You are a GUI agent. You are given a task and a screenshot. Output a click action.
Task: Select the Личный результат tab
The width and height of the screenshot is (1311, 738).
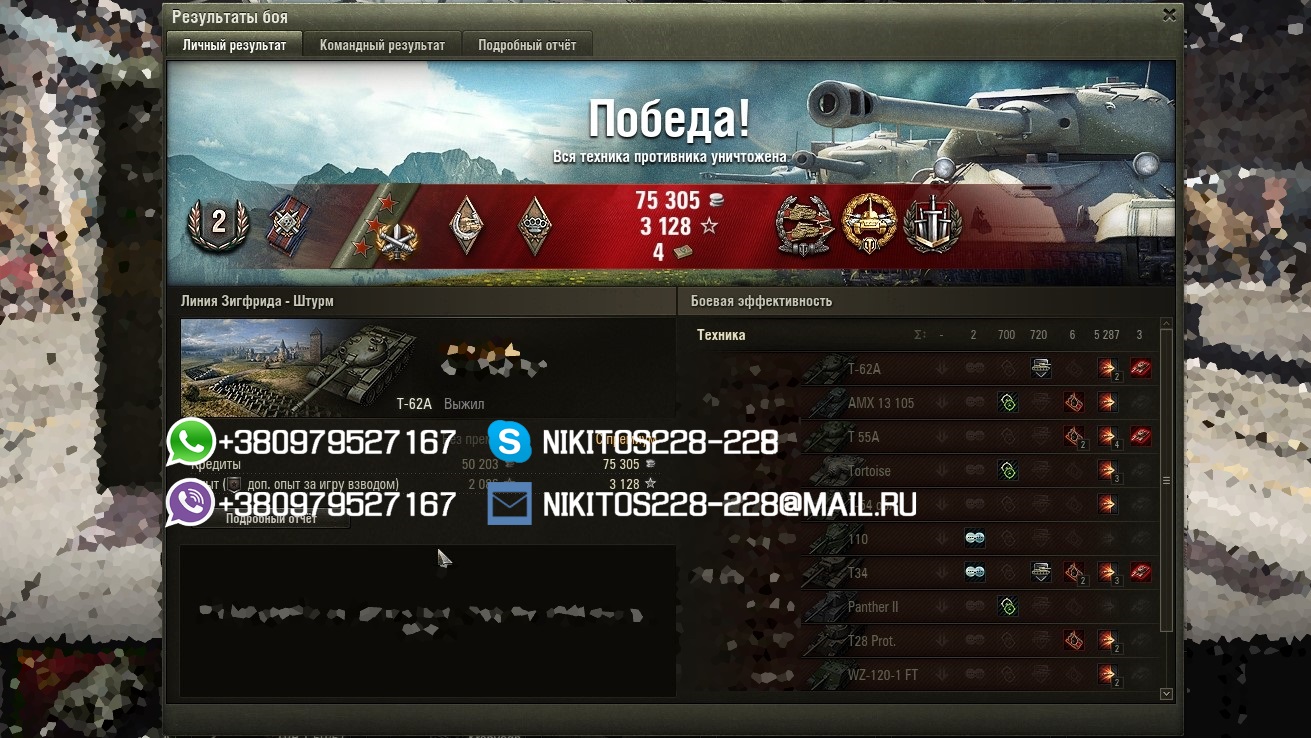(x=234, y=45)
